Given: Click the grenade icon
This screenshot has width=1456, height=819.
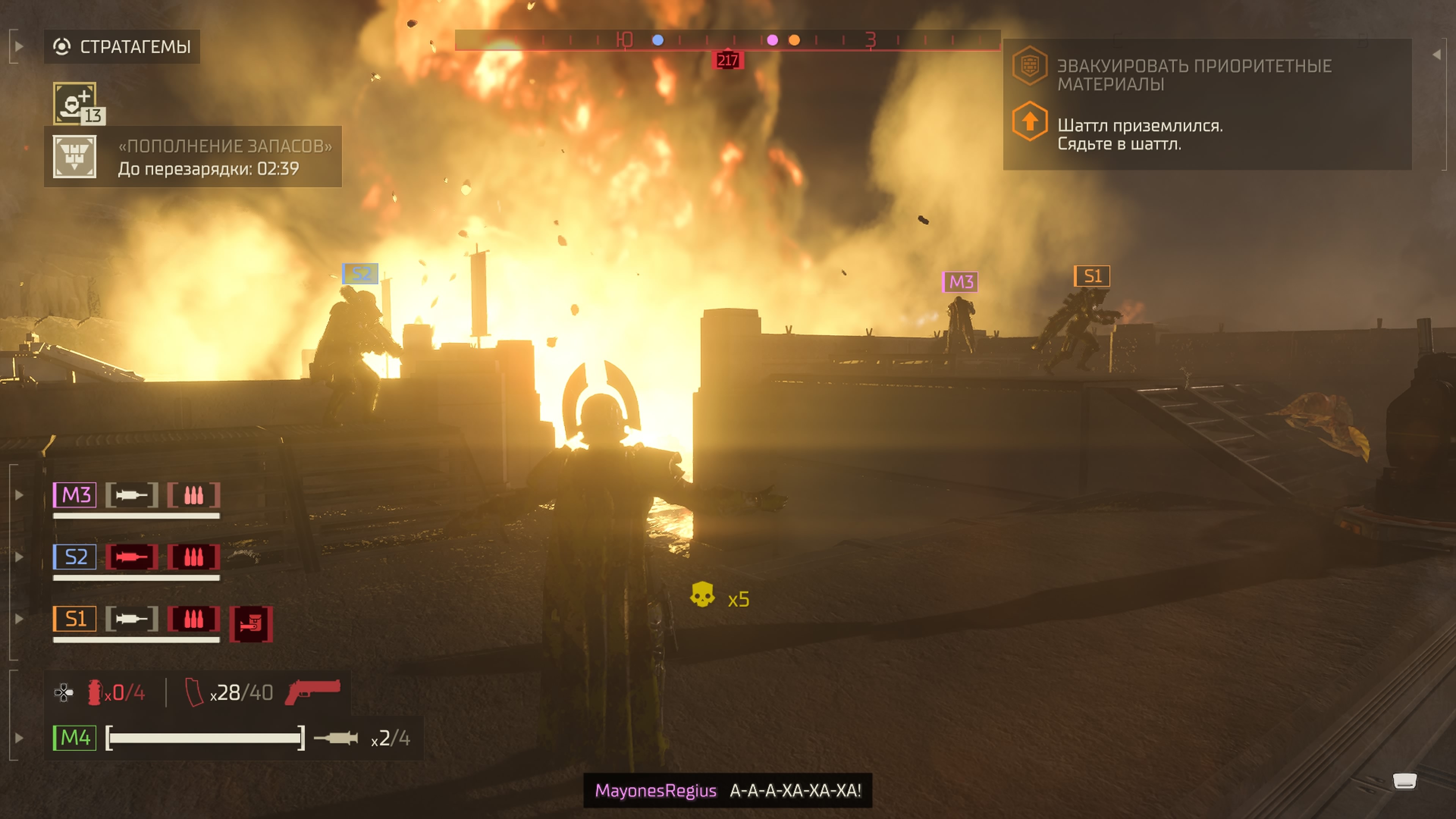Looking at the screenshot, I should click(94, 692).
